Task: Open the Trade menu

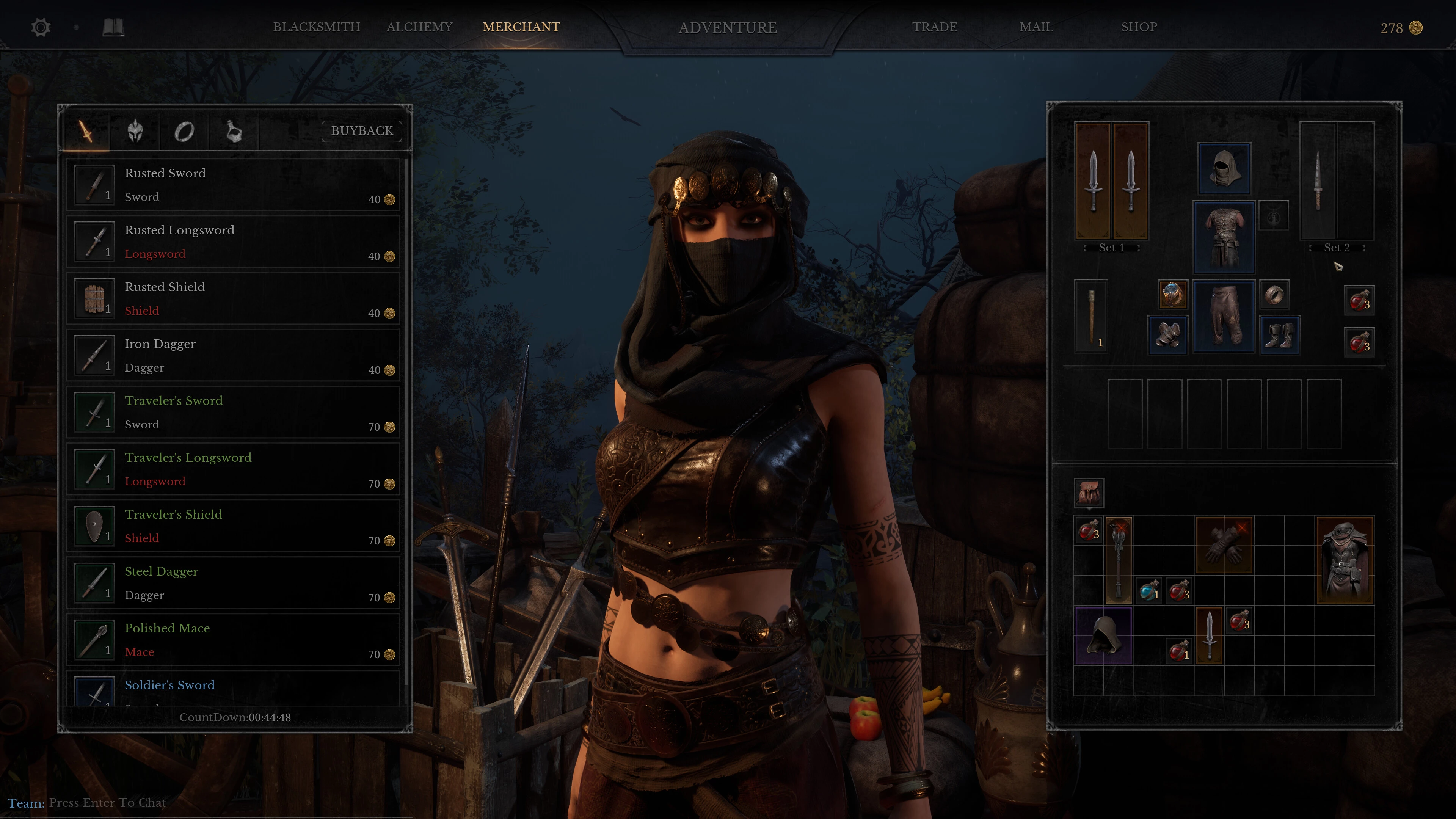Action: pos(934,27)
